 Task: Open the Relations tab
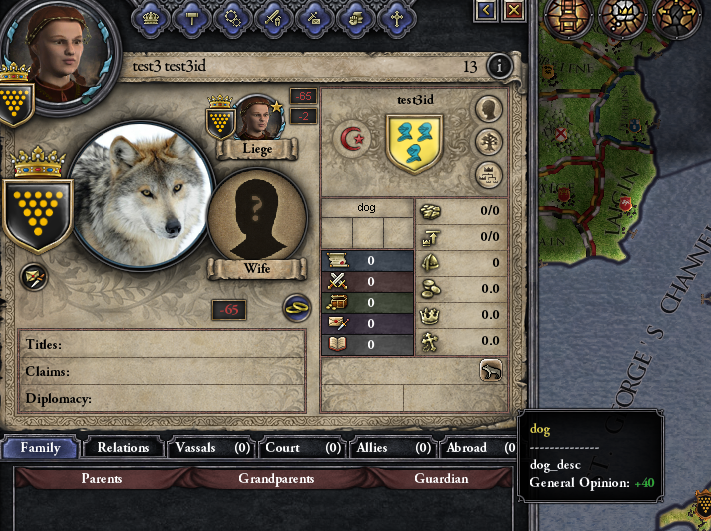(123, 448)
